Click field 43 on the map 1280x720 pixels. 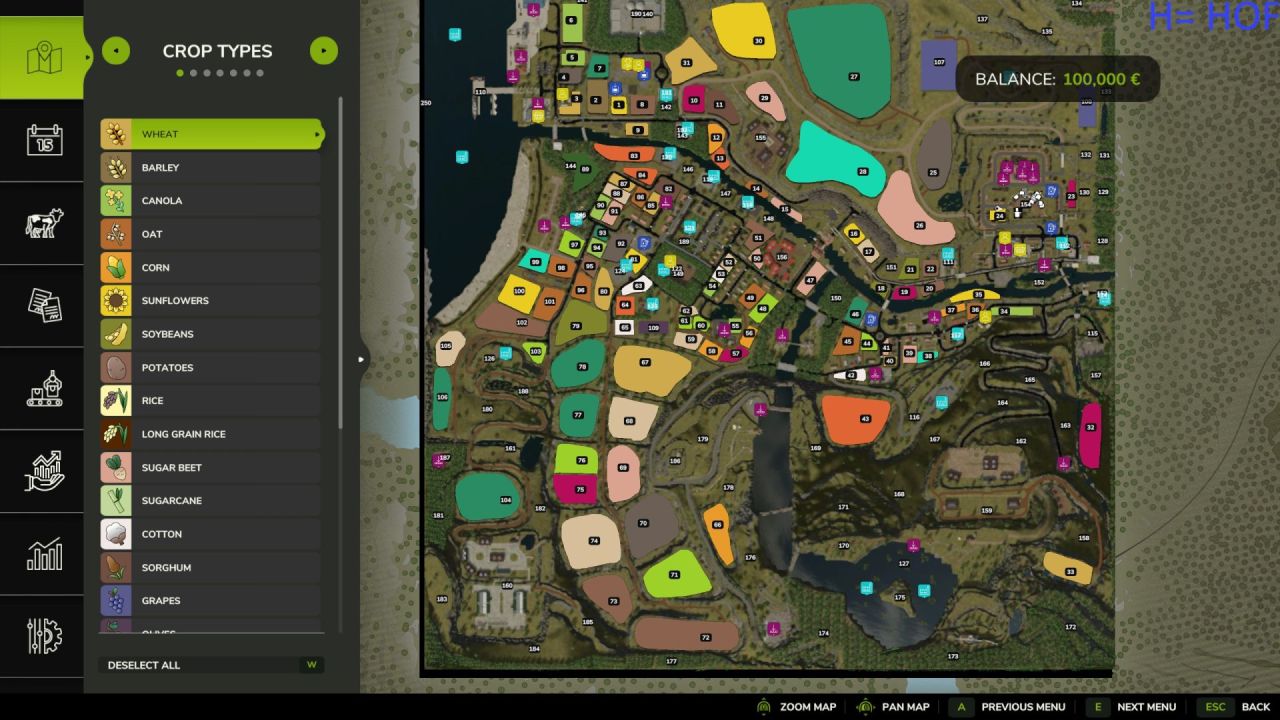point(866,419)
